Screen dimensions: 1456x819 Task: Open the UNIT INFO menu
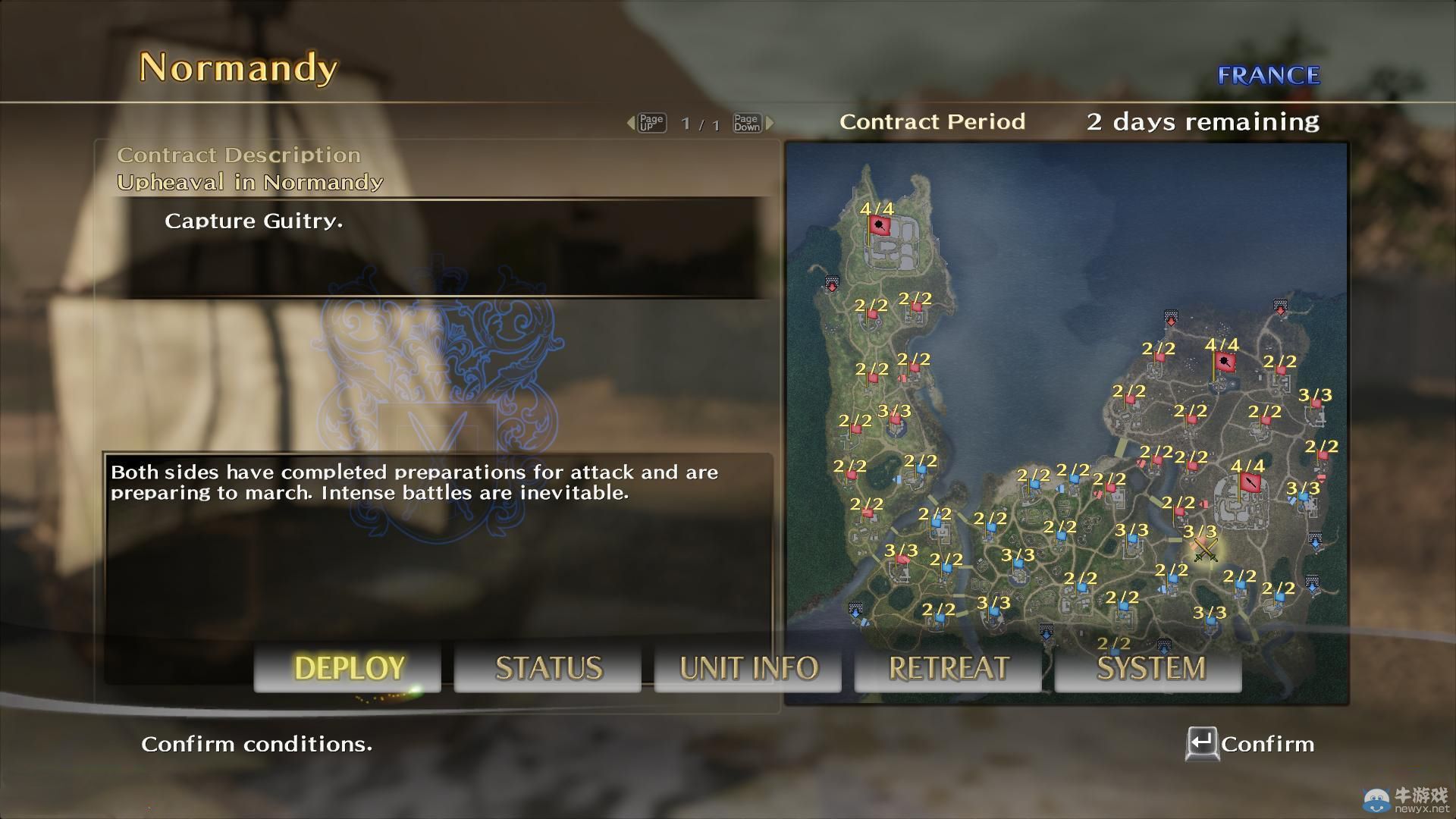tap(748, 668)
